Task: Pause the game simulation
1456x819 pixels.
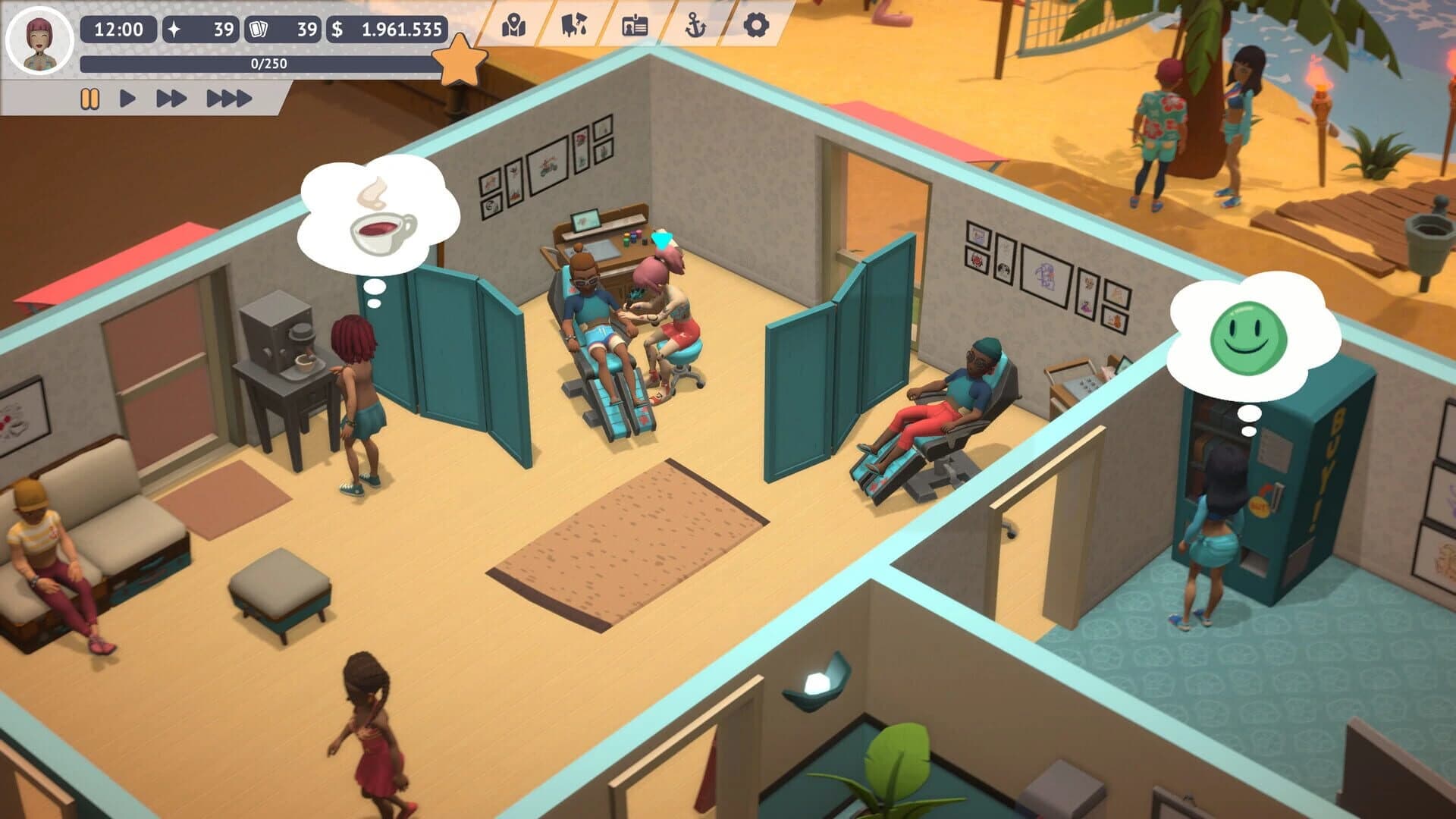Action: [x=90, y=97]
